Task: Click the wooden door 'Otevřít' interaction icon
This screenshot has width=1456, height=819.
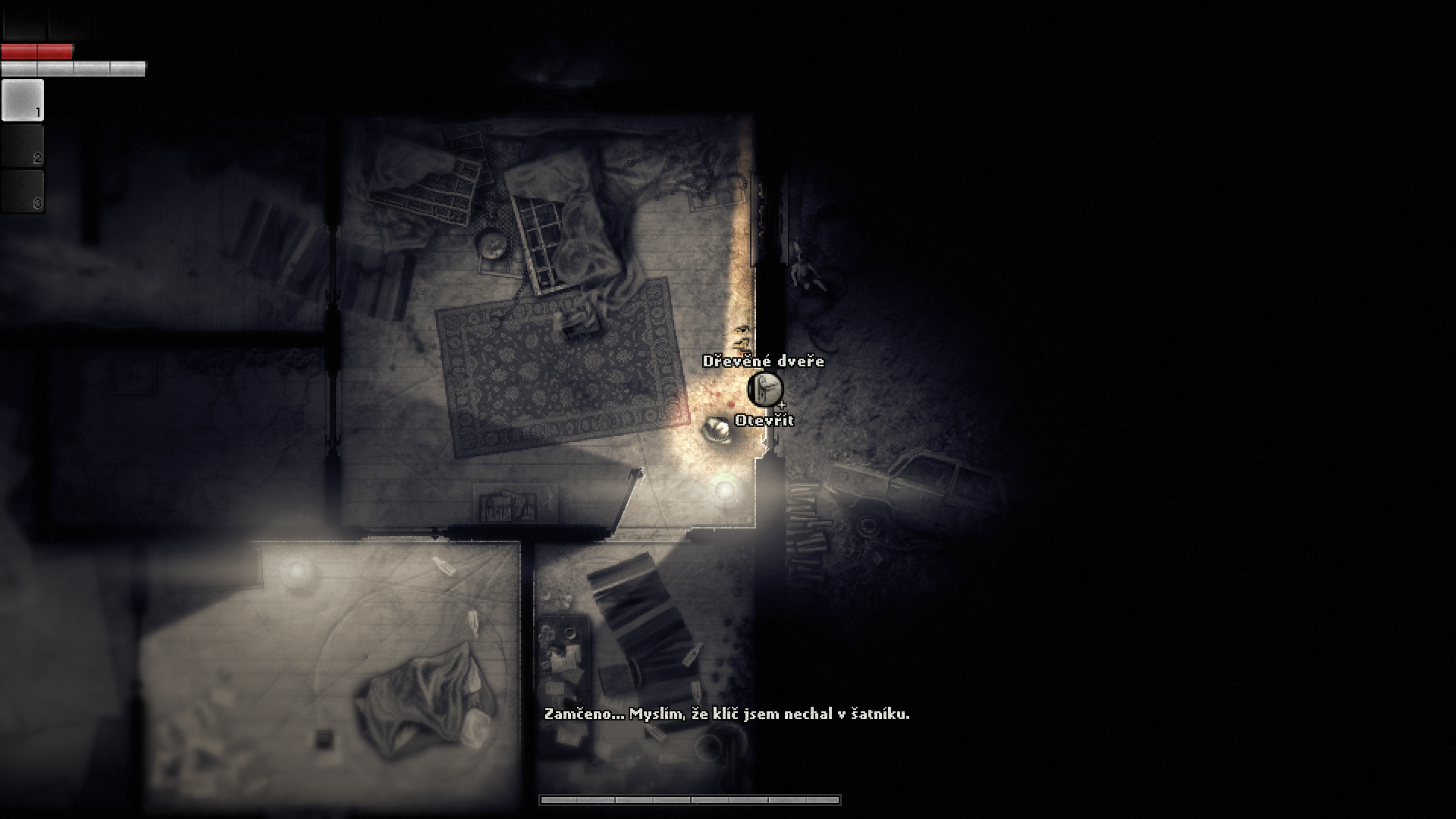Action: pyautogui.click(x=764, y=390)
